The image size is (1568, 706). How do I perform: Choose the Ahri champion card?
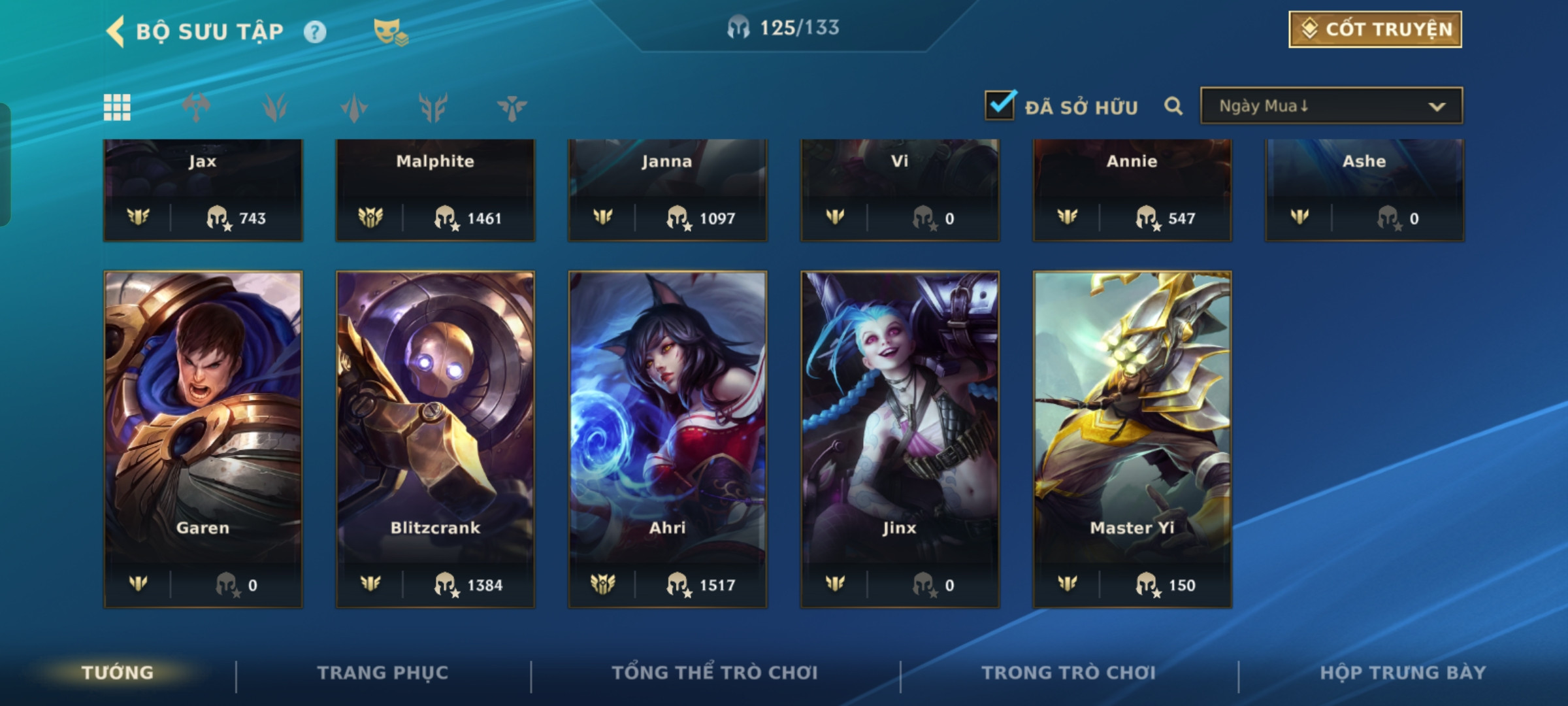click(668, 439)
